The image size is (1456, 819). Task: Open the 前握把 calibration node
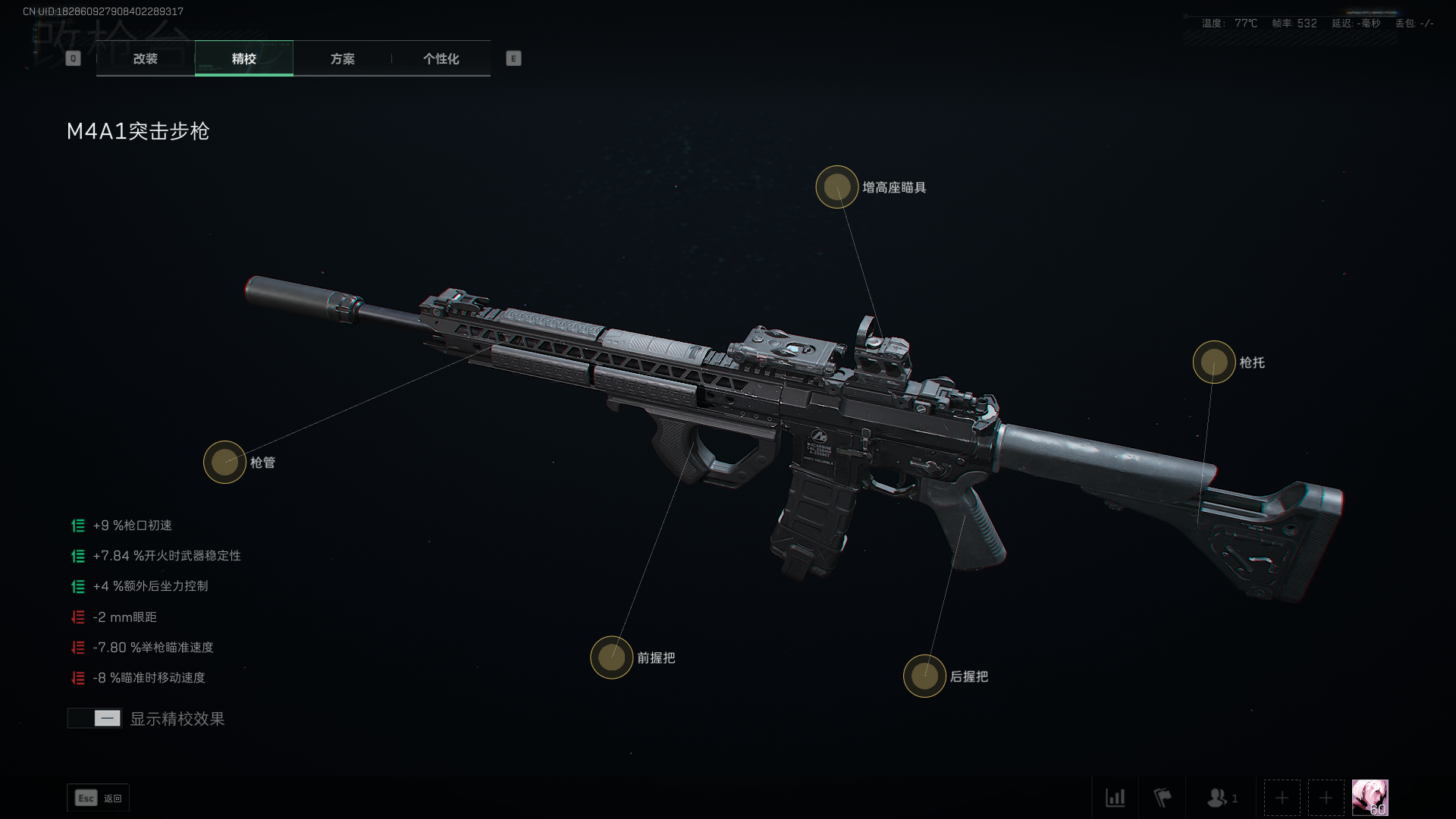[611, 657]
